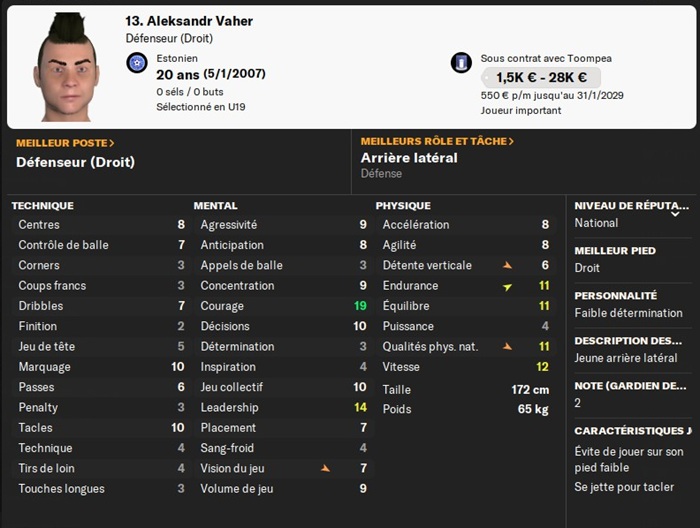
Task: Open the Meilleurs Rôle et Tâche section
Action: point(437,142)
